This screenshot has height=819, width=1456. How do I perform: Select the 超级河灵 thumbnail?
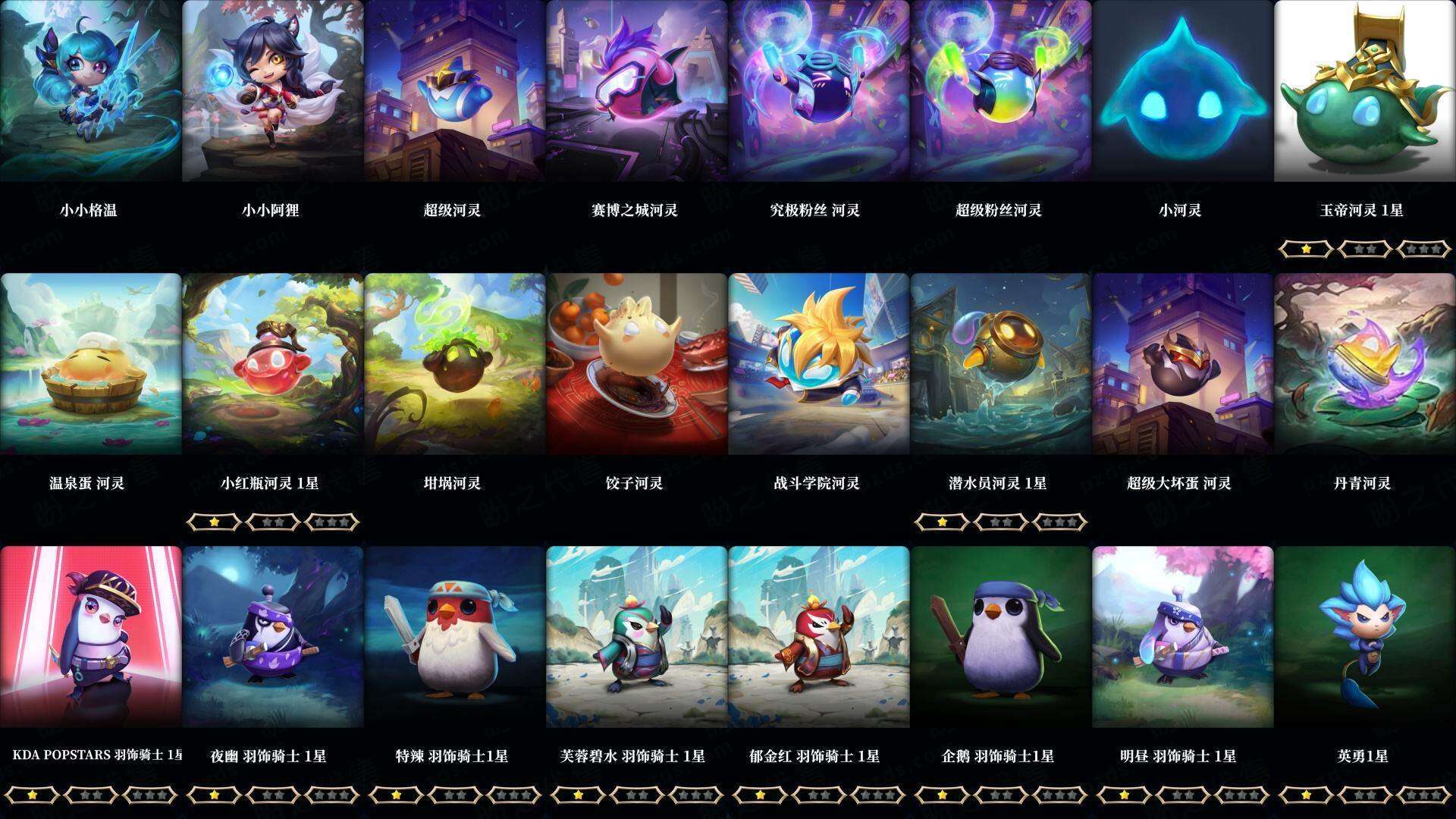pos(455,91)
